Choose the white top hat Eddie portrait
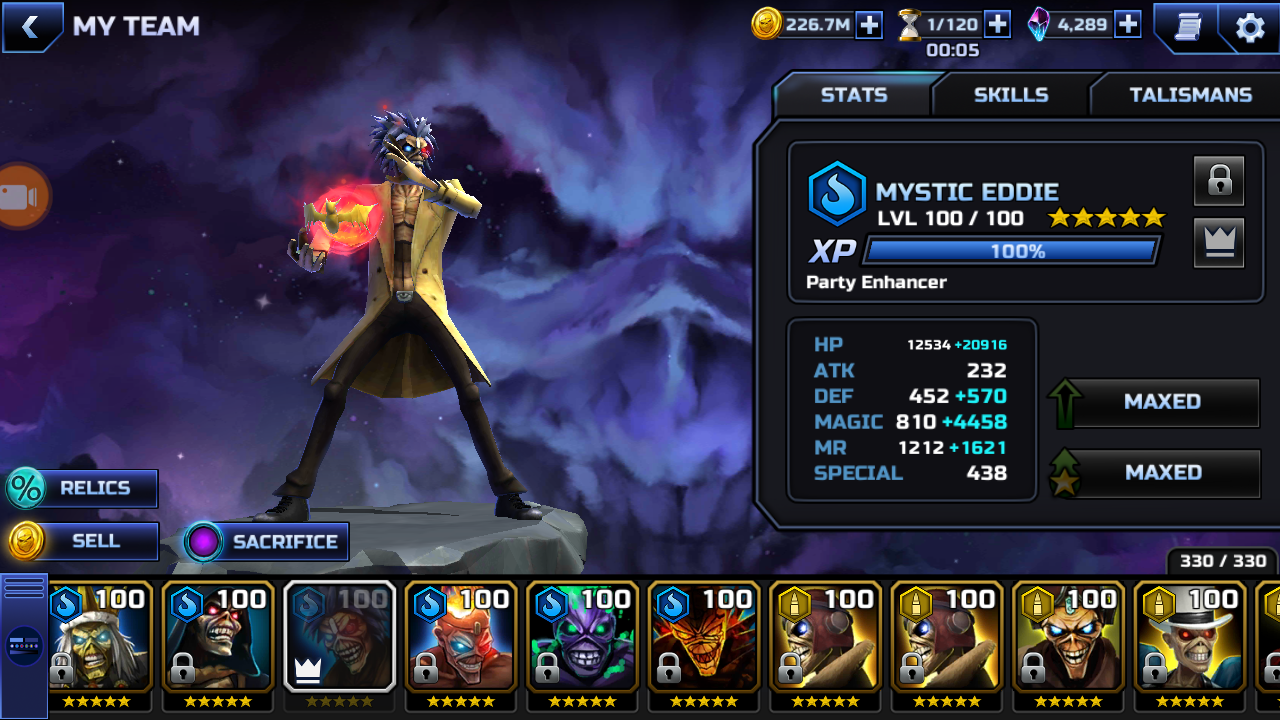 coord(1190,635)
